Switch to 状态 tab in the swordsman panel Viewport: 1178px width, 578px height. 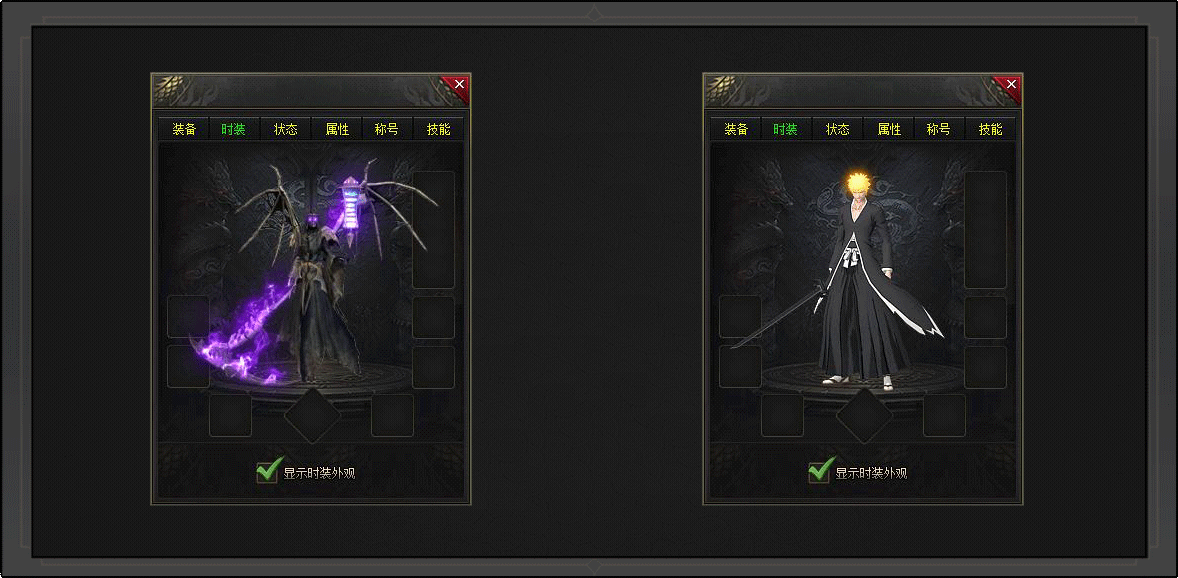[x=838, y=130]
